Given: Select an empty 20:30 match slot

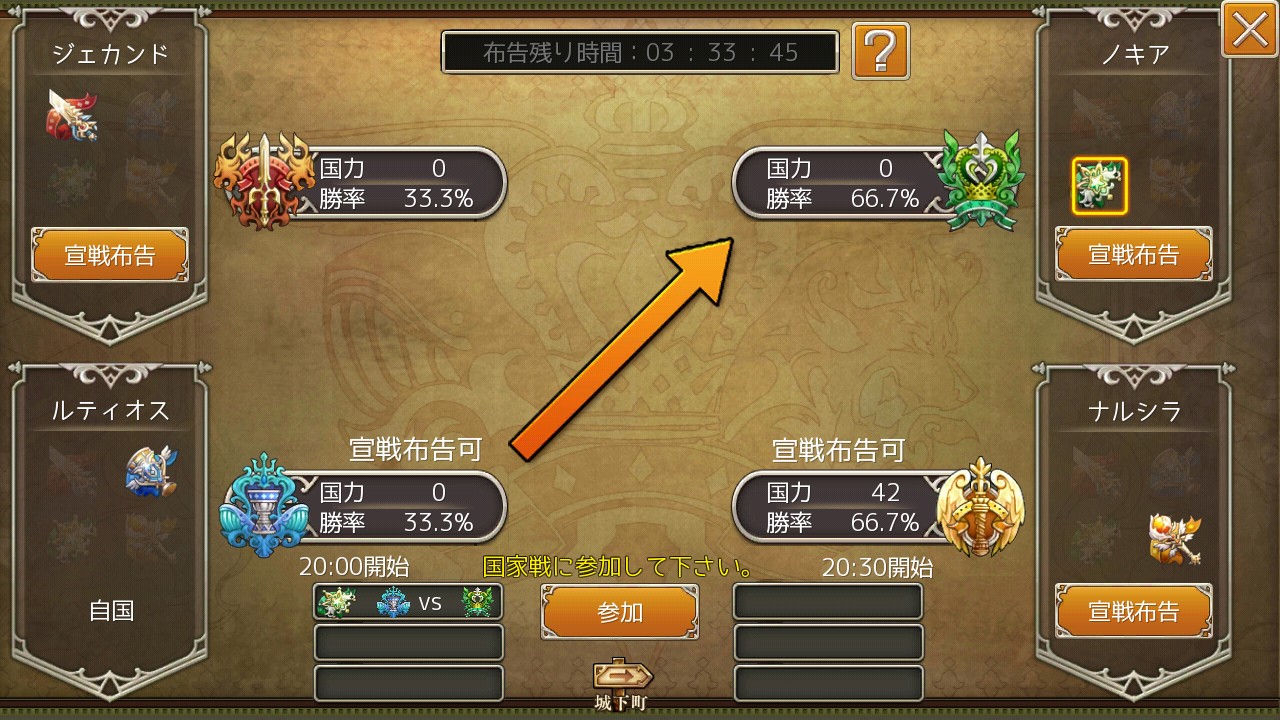Looking at the screenshot, I should pos(828,601).
